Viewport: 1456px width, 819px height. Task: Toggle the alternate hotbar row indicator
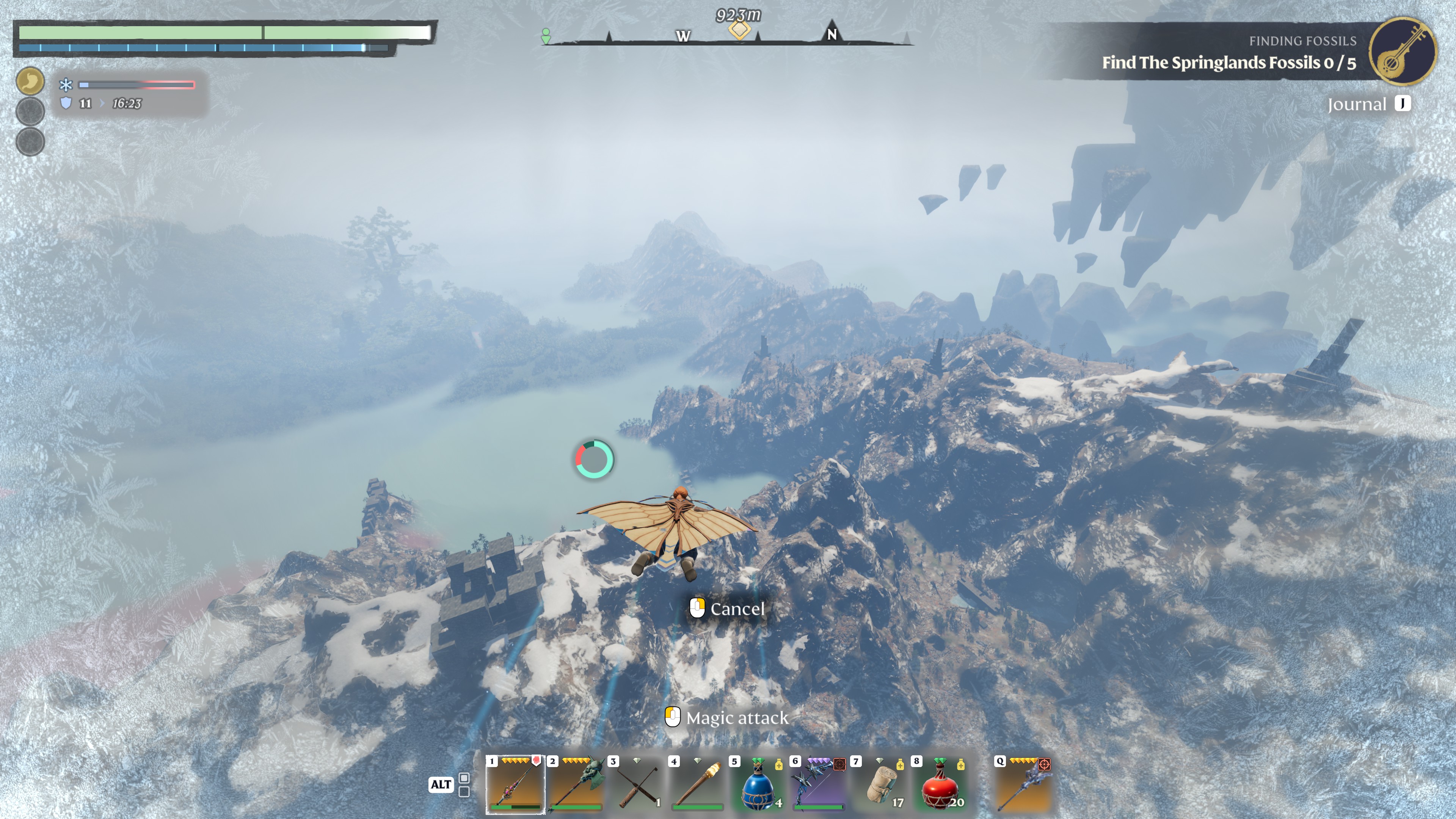[x=464, y=784]
